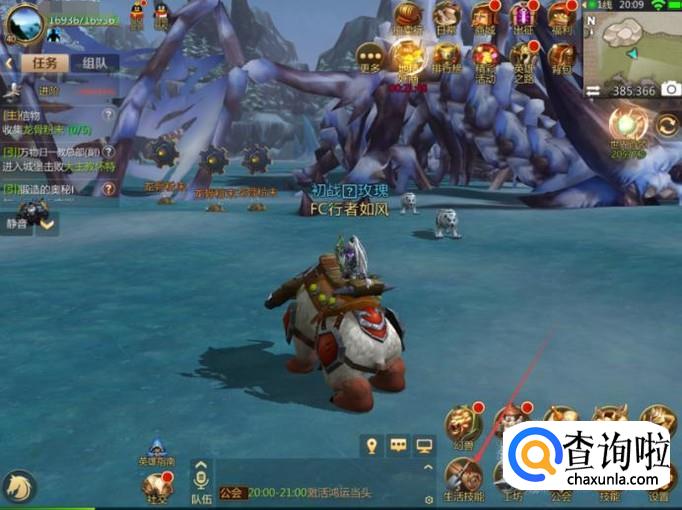Open 英雄之路 hero path icon

(522, 57)
